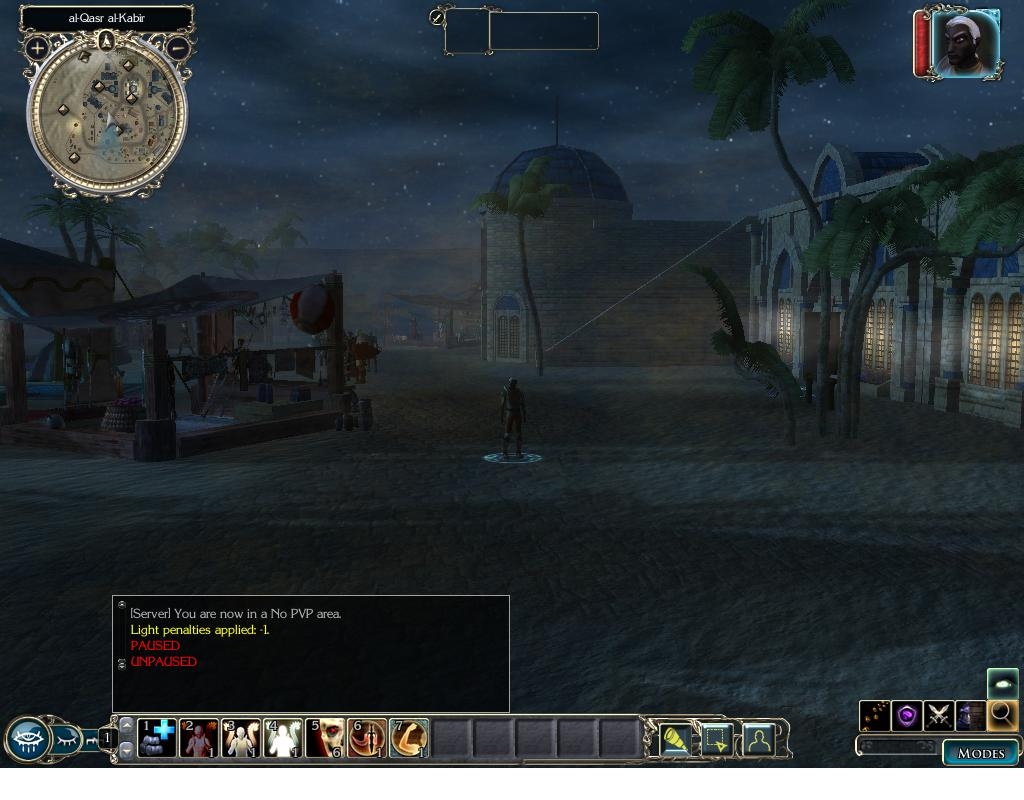Use hotbar slot 1 with blue cross
The width and height of the screenshot is (1024, 800).
click(157, 739)
